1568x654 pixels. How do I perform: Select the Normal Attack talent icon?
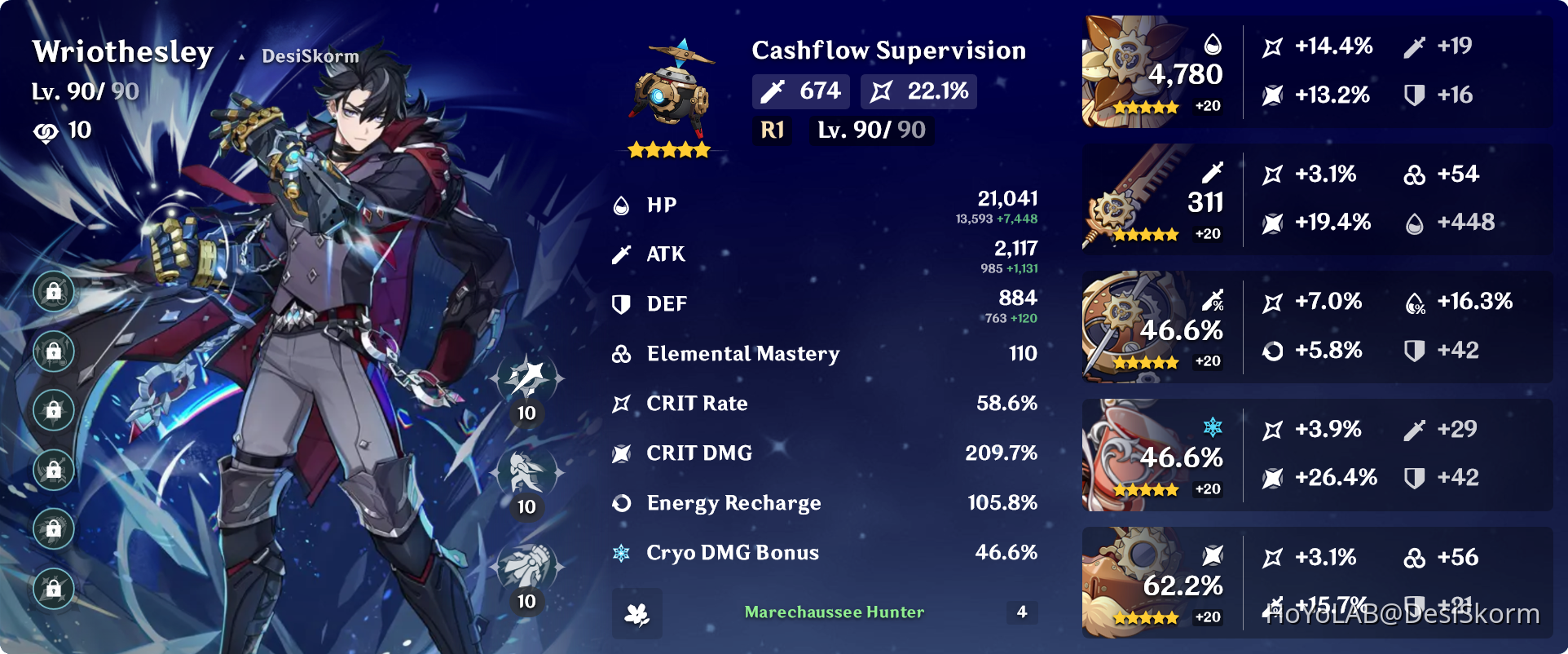point(528,377)
